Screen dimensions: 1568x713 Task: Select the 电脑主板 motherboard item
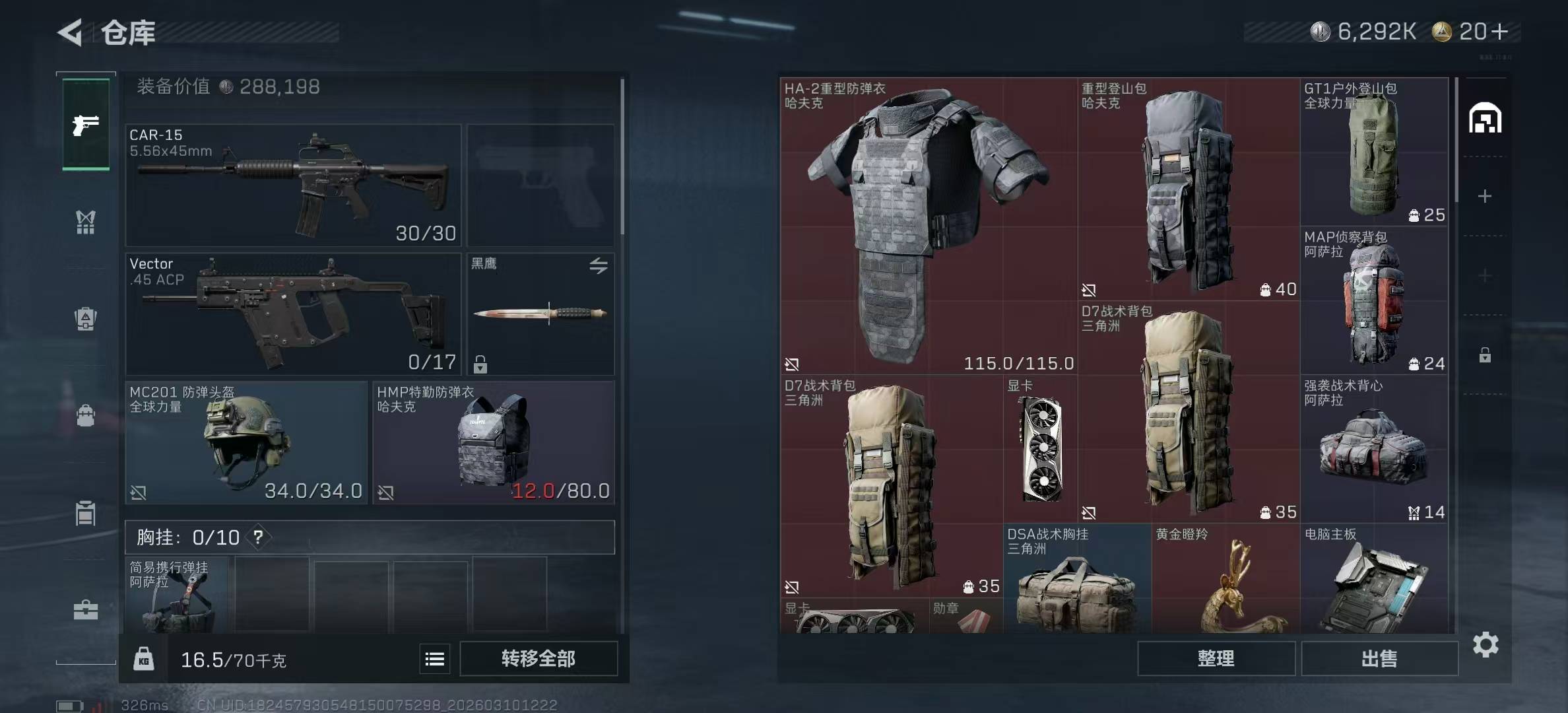coord(1374,581)
